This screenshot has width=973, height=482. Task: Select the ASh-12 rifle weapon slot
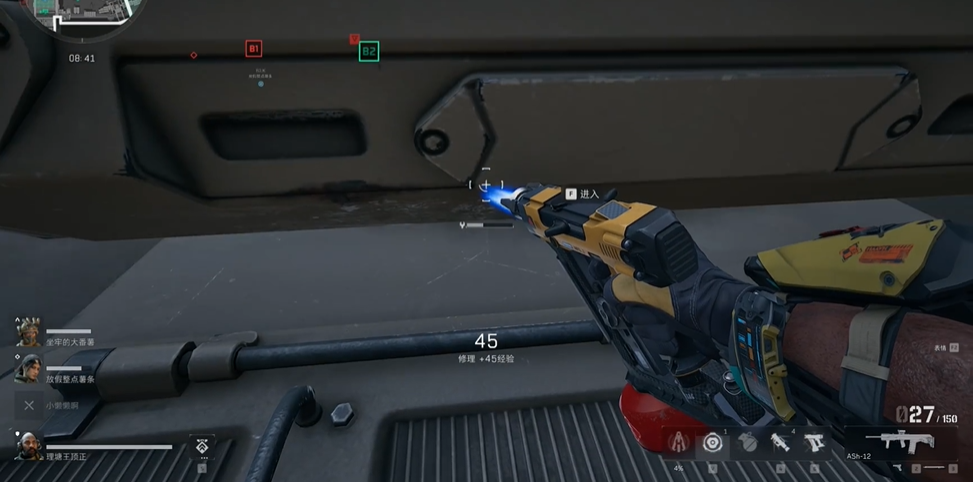(x=899, y=441)
